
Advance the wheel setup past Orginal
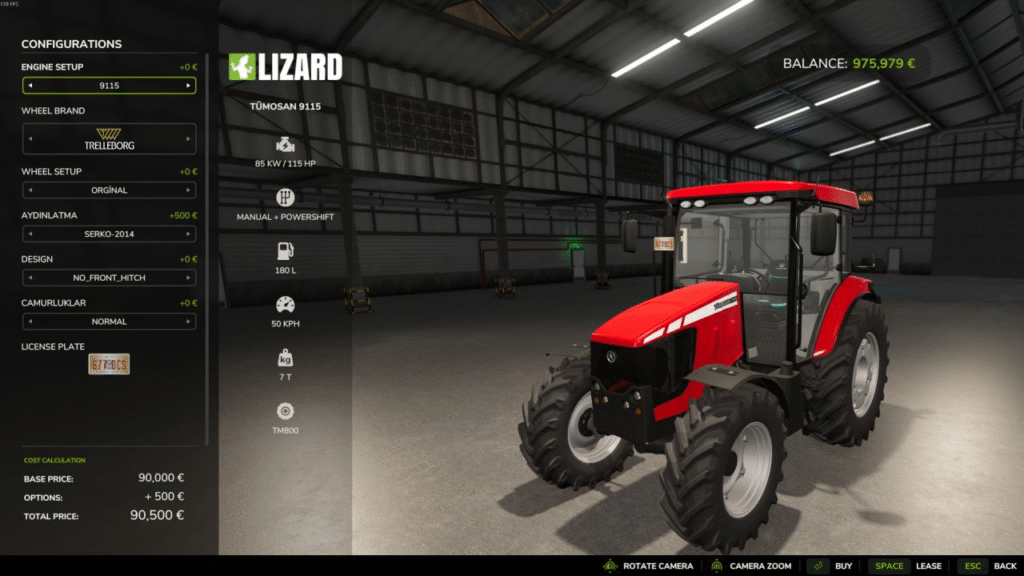click(x=188, y=190)
